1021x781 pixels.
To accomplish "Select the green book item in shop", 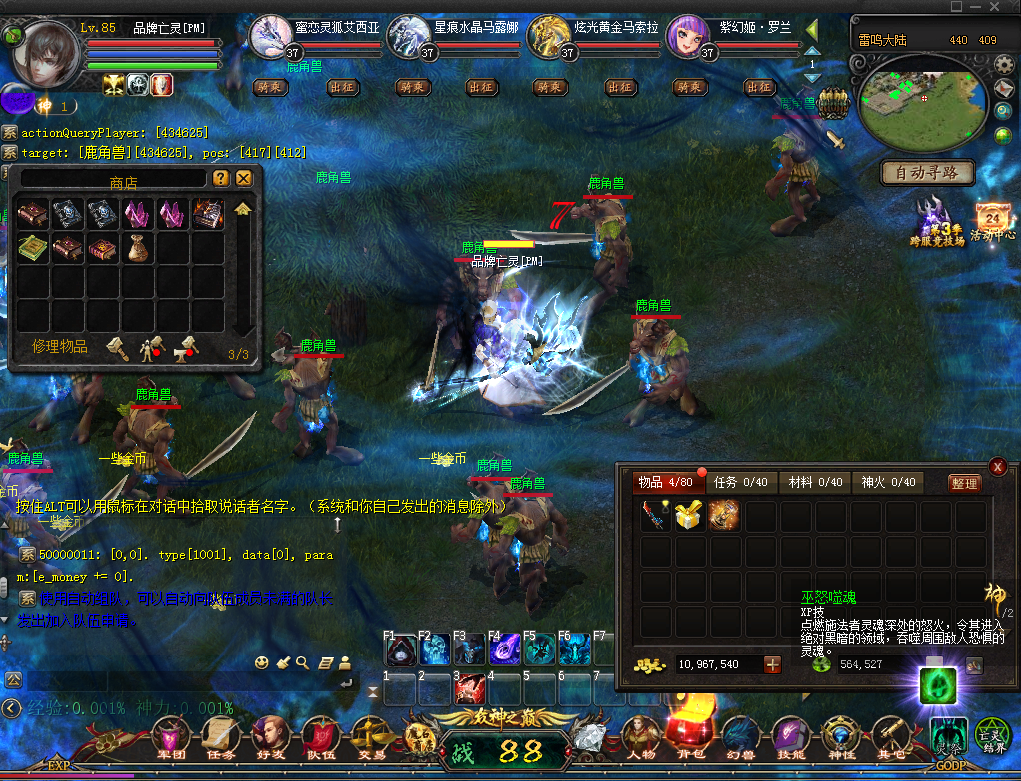I will (32, 249).
